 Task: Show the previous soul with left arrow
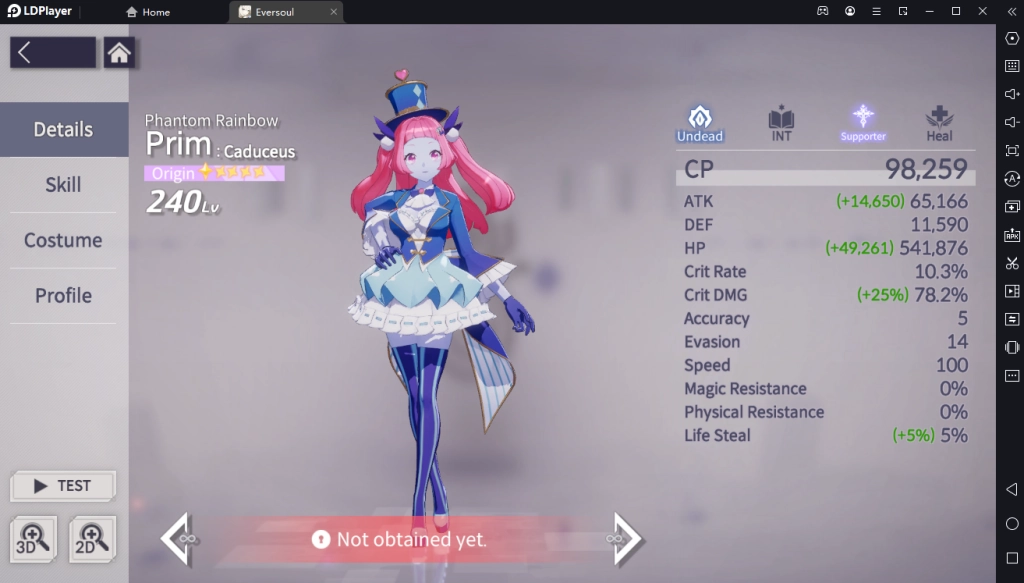pyautogui.click(x=176, y=539)
